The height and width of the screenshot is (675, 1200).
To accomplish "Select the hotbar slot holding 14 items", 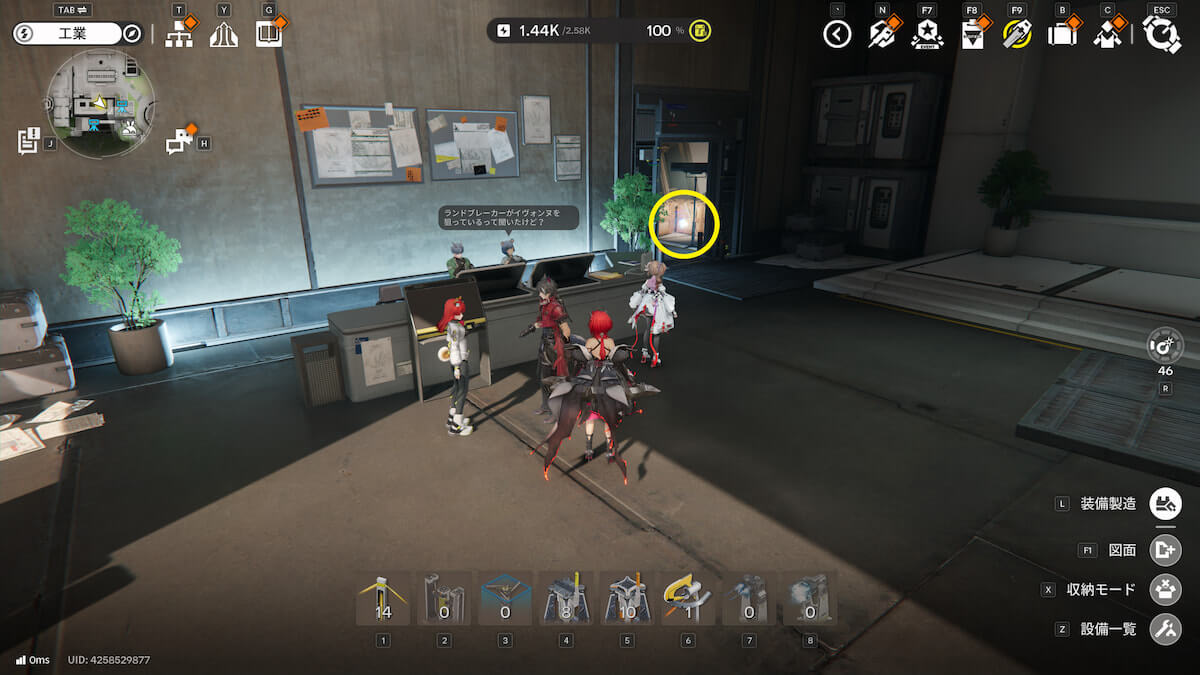I will pyautogui.click(x=383, y=598).
